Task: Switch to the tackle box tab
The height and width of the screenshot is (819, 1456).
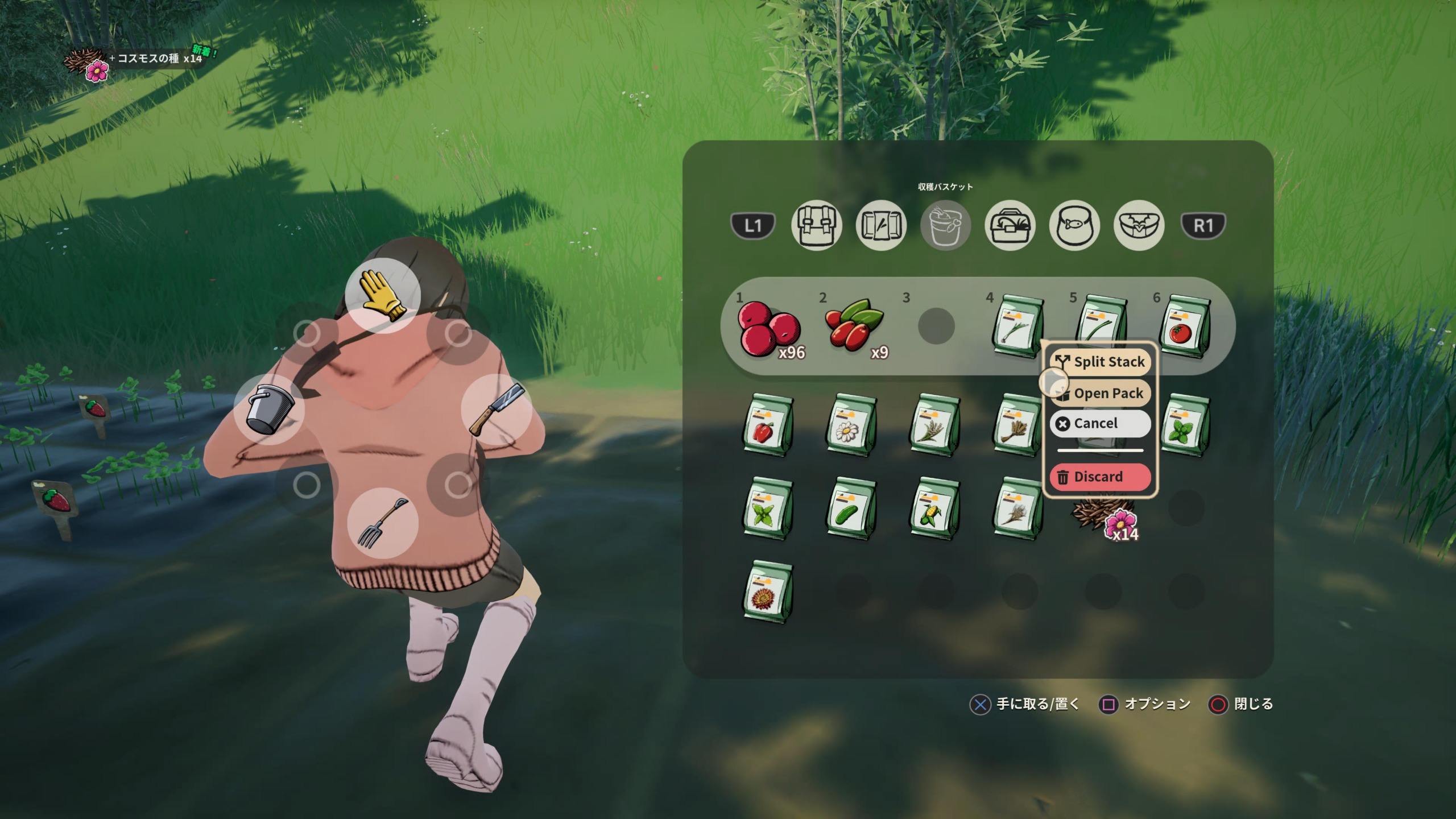Action: coord(1010,225)
